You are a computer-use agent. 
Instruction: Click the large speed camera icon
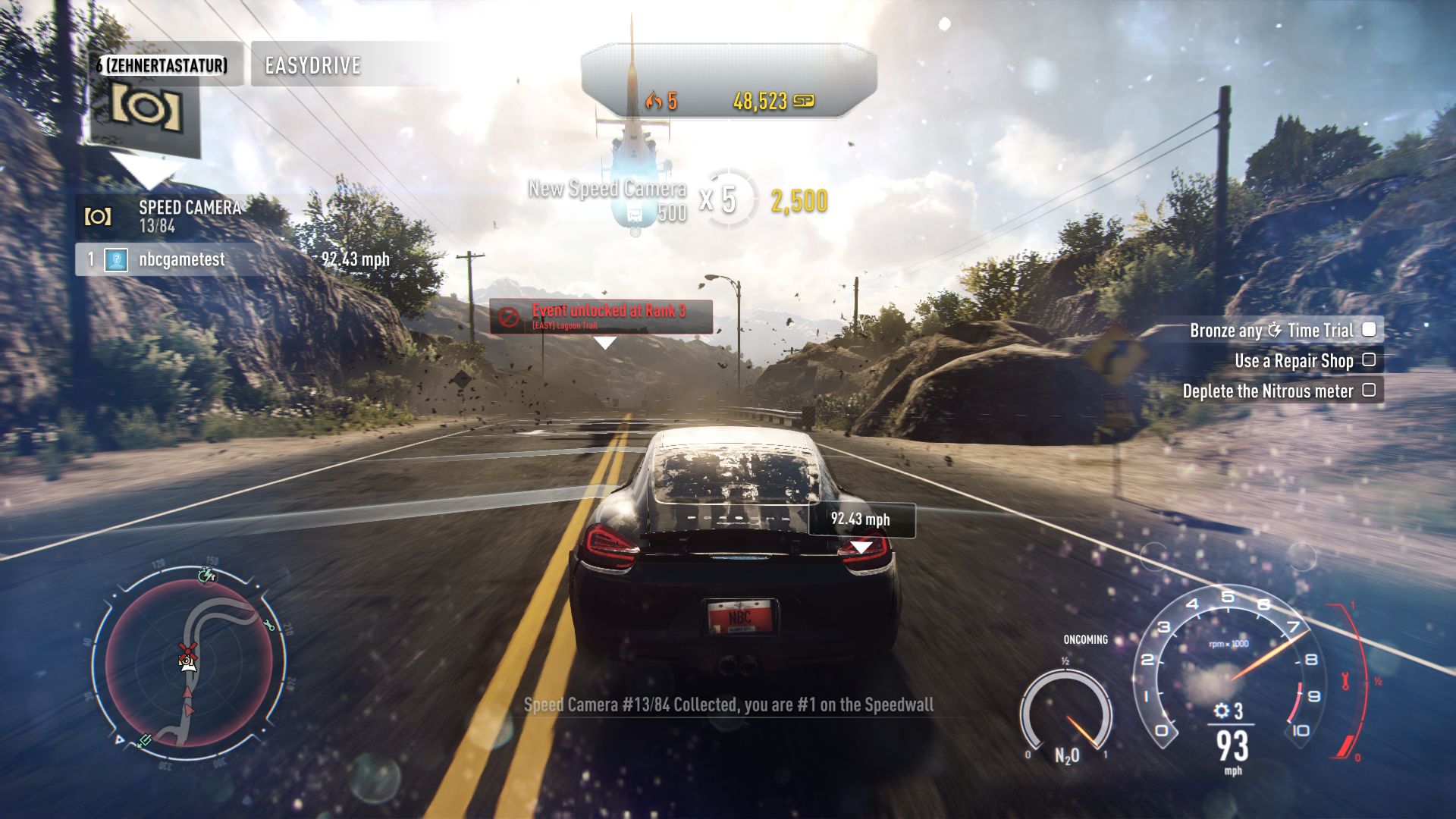click(146, 108)
